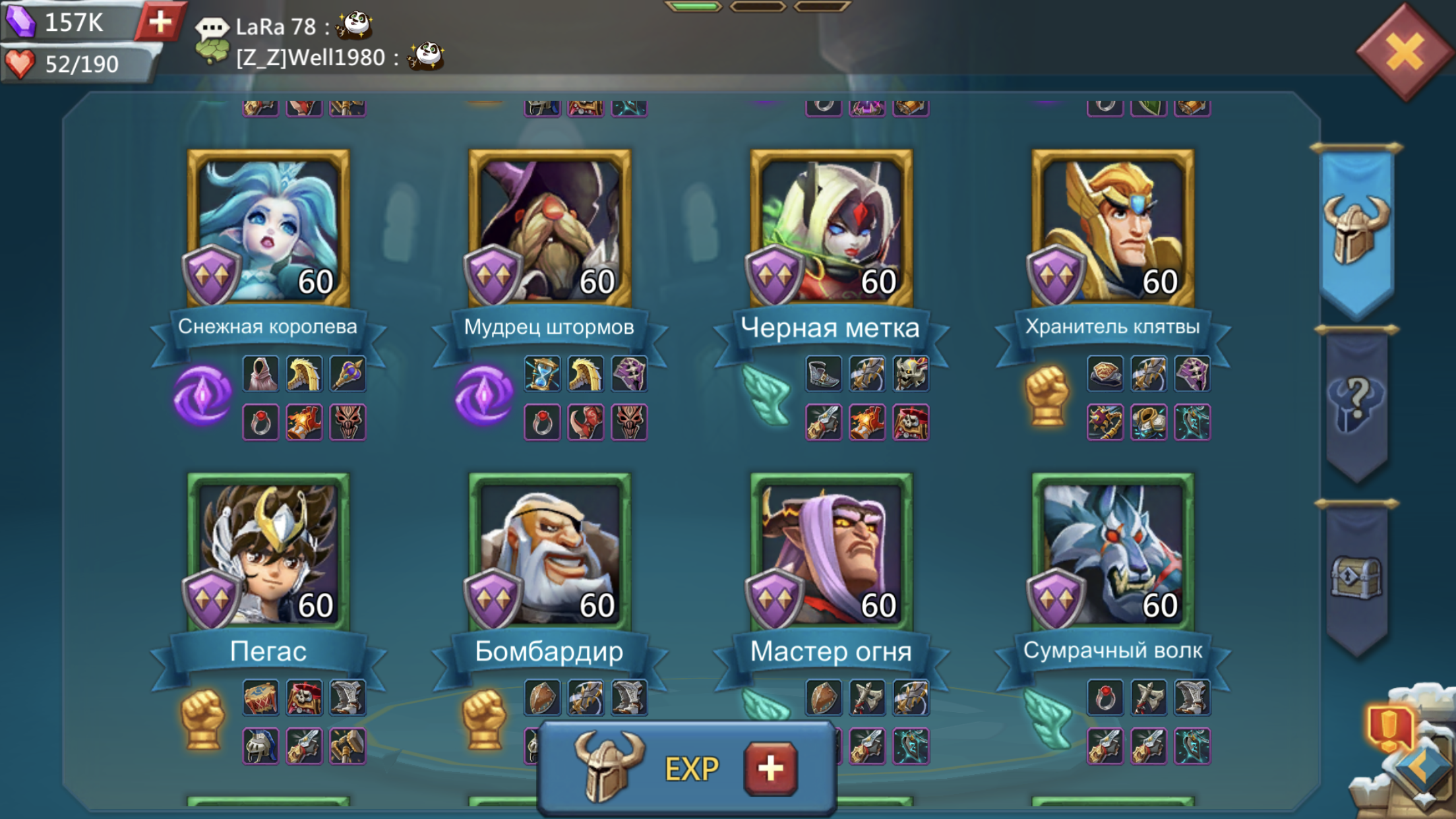
Task: Add more purple gems with the plus button
Action: click(160, 22)
